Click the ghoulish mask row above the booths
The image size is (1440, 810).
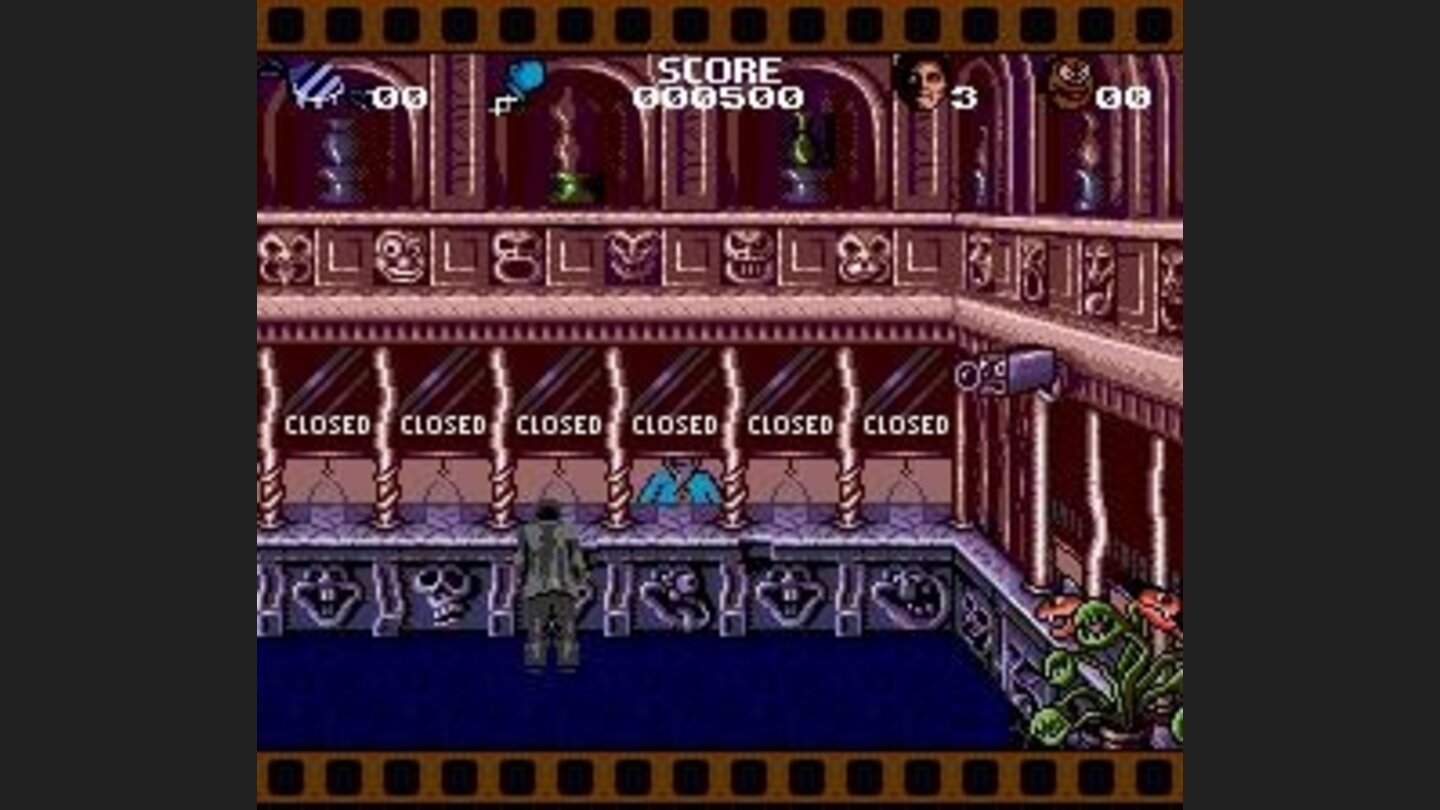pyautogui.click(x=620, y=258)
